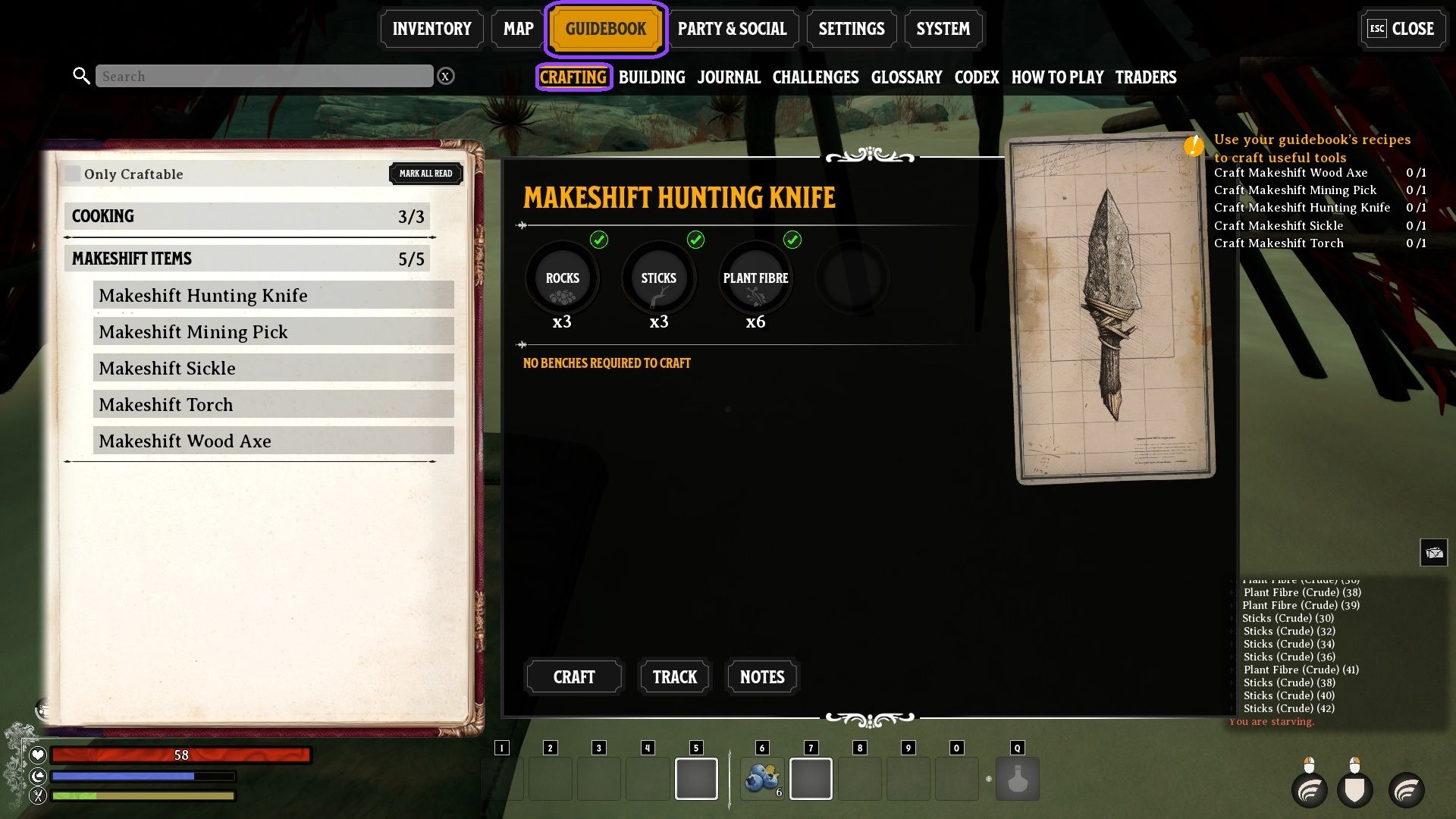
Task: Choose the Makeshift Wood Axe recipe
Action: coord(273,441)
